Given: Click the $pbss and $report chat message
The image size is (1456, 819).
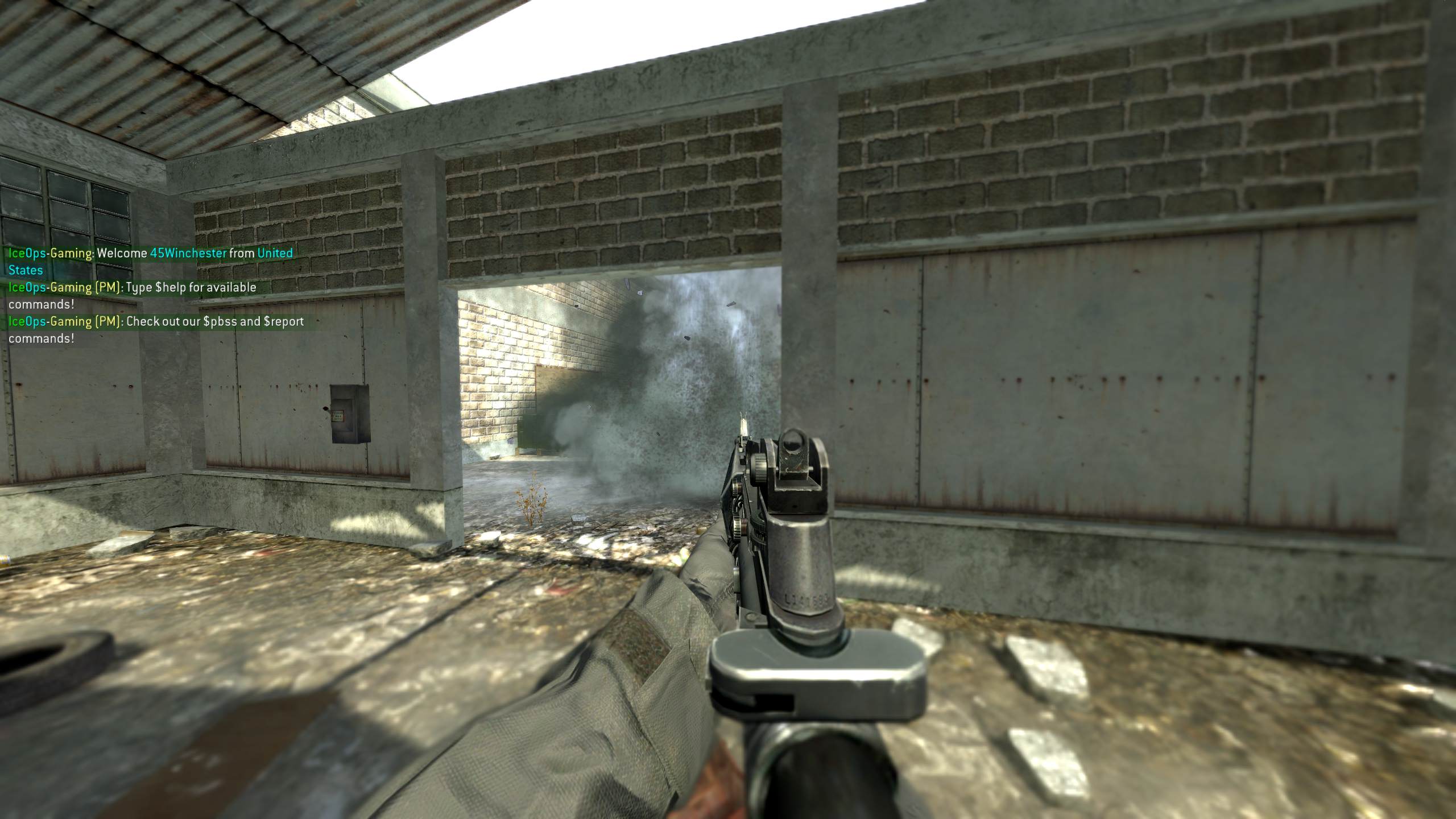Looking at the screenshot, I should point(156,329).
